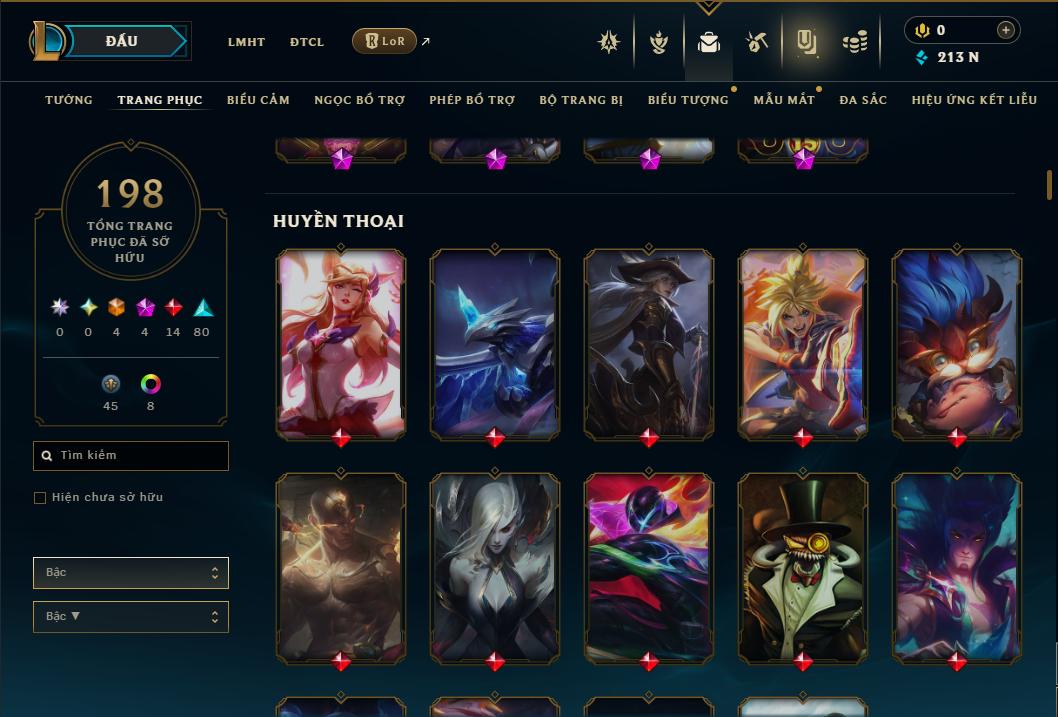
Task: Open the BỘ TRANG BỊ tab
Action: (x=581, y=100)
